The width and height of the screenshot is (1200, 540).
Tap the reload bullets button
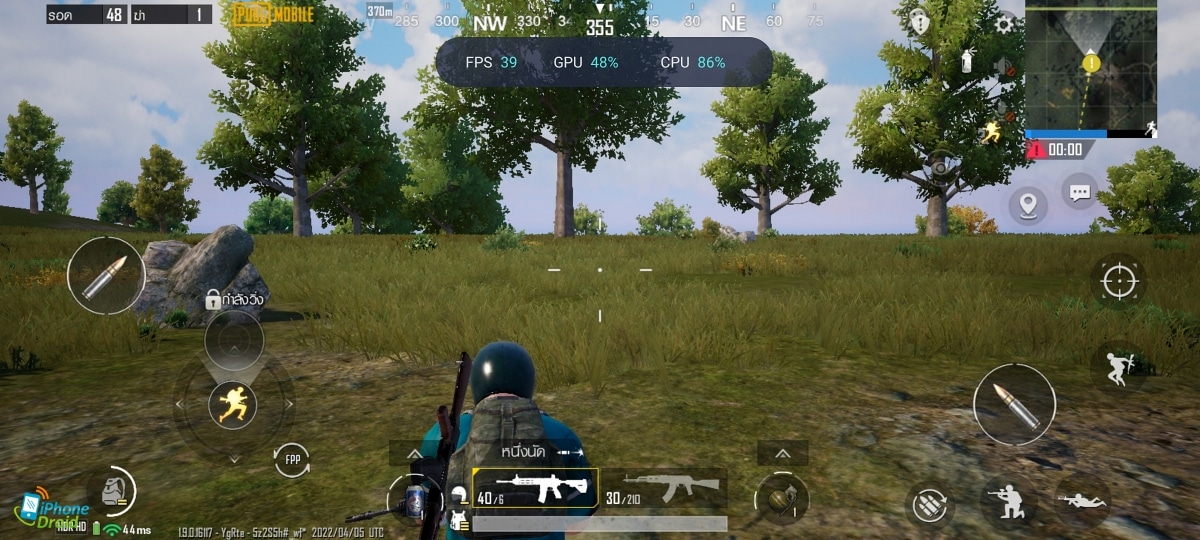(929, 505)
